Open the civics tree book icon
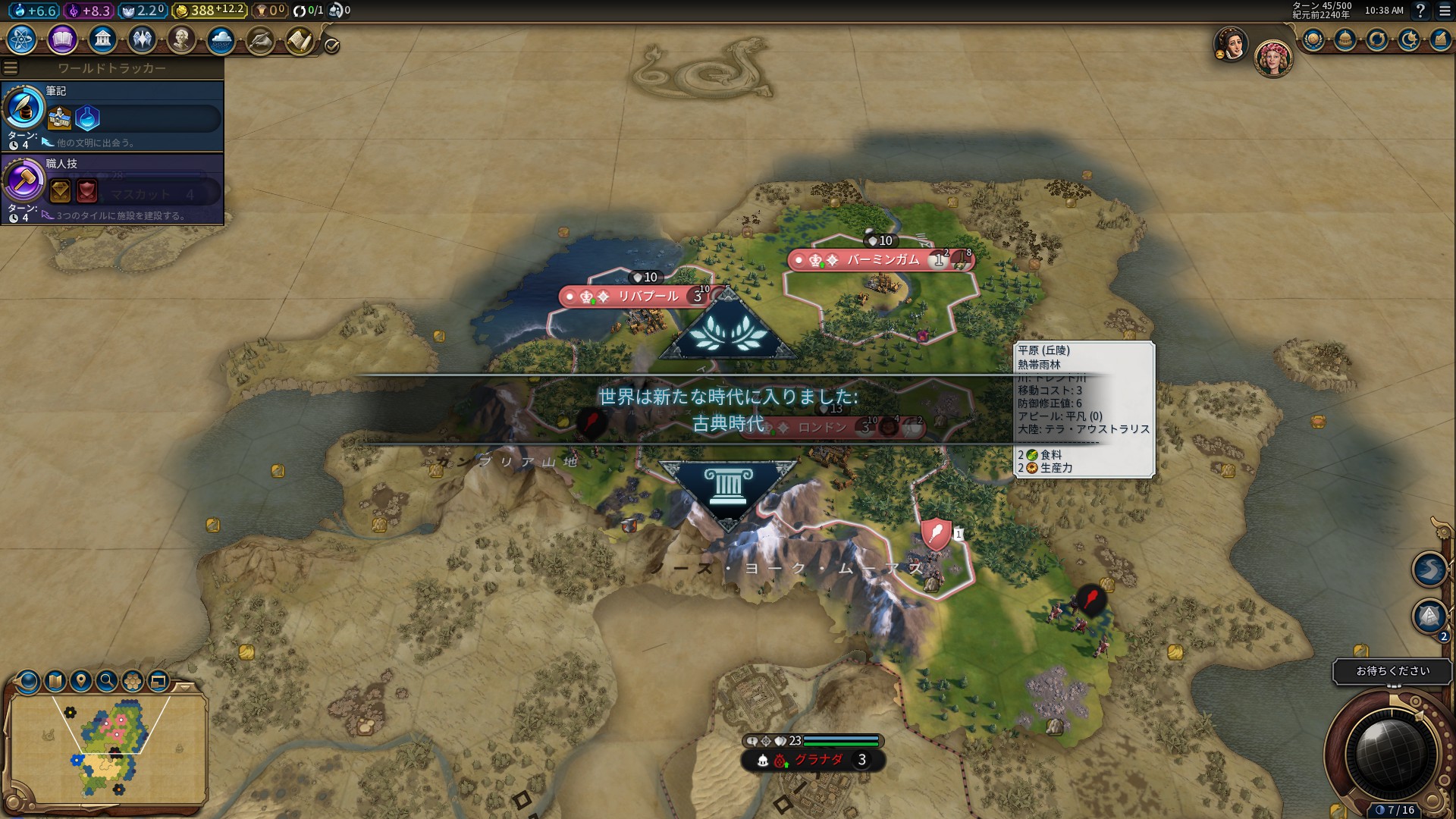This screenshot has height=819, width=1456. click(x=62, y=39)
